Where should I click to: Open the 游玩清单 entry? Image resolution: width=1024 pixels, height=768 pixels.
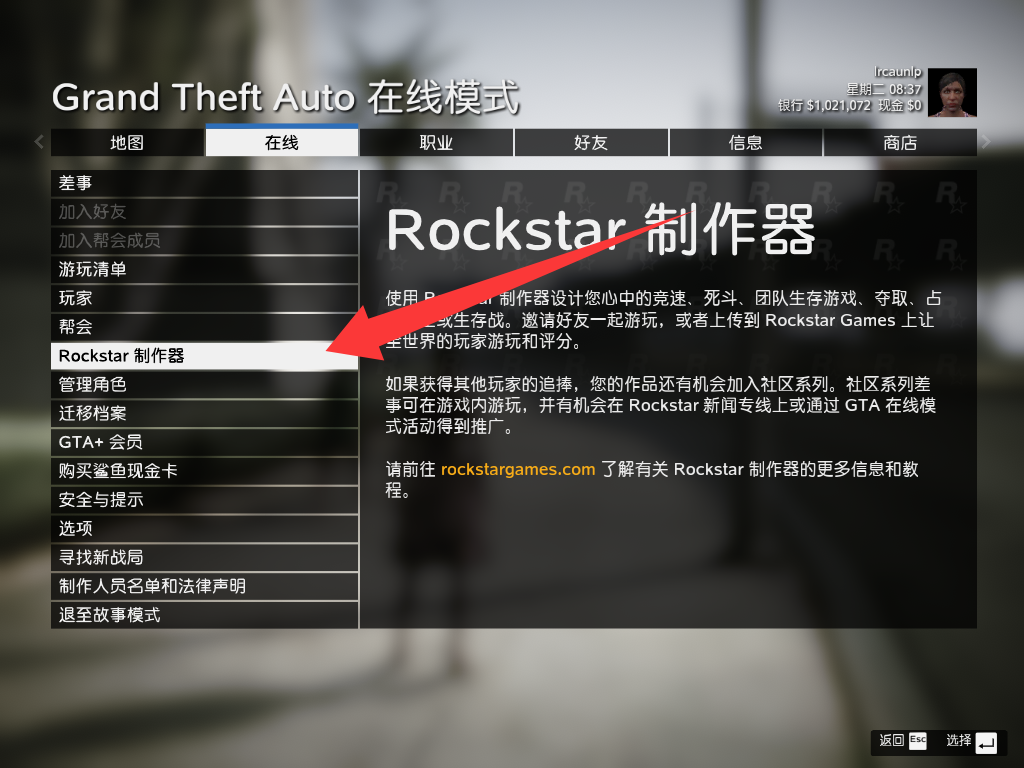(204, 269)
